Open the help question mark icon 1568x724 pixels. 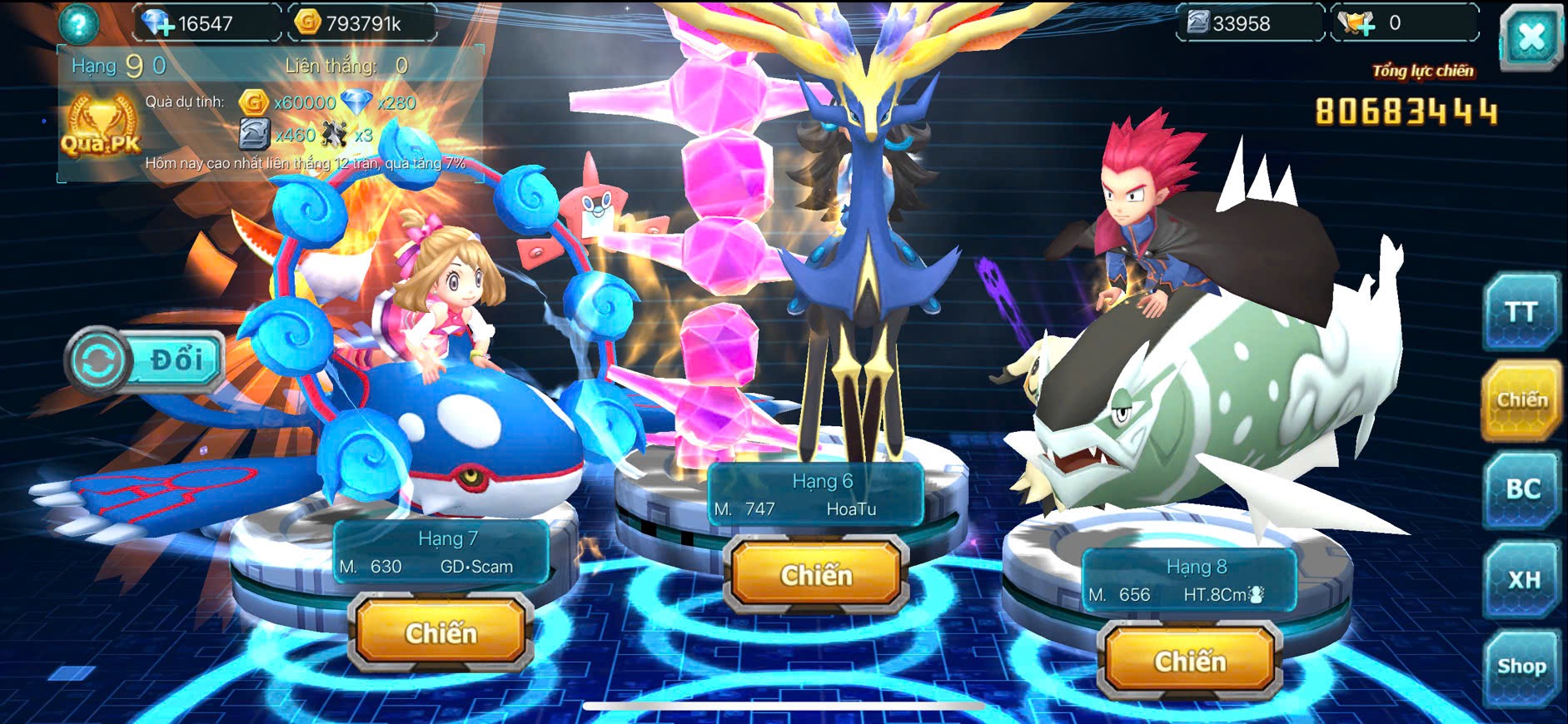[78, 23]
